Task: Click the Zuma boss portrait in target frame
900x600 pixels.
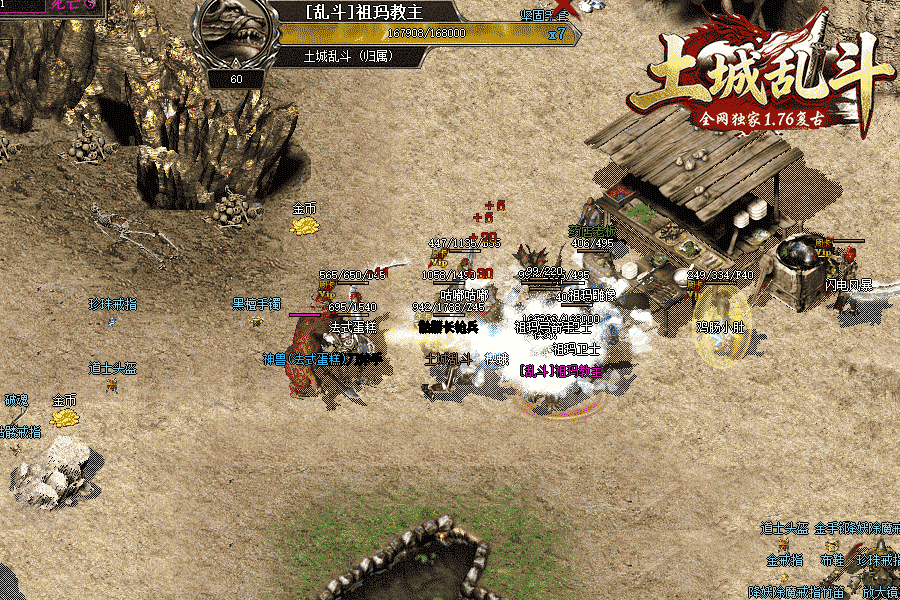Action: click(235, 35)
